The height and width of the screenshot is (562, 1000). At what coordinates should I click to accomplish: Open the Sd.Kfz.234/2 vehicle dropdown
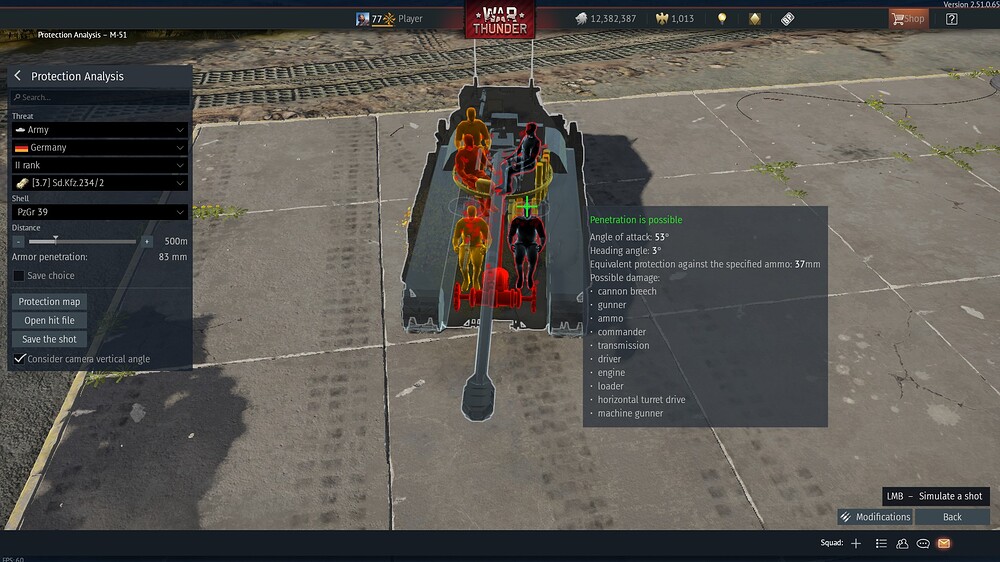99,183
